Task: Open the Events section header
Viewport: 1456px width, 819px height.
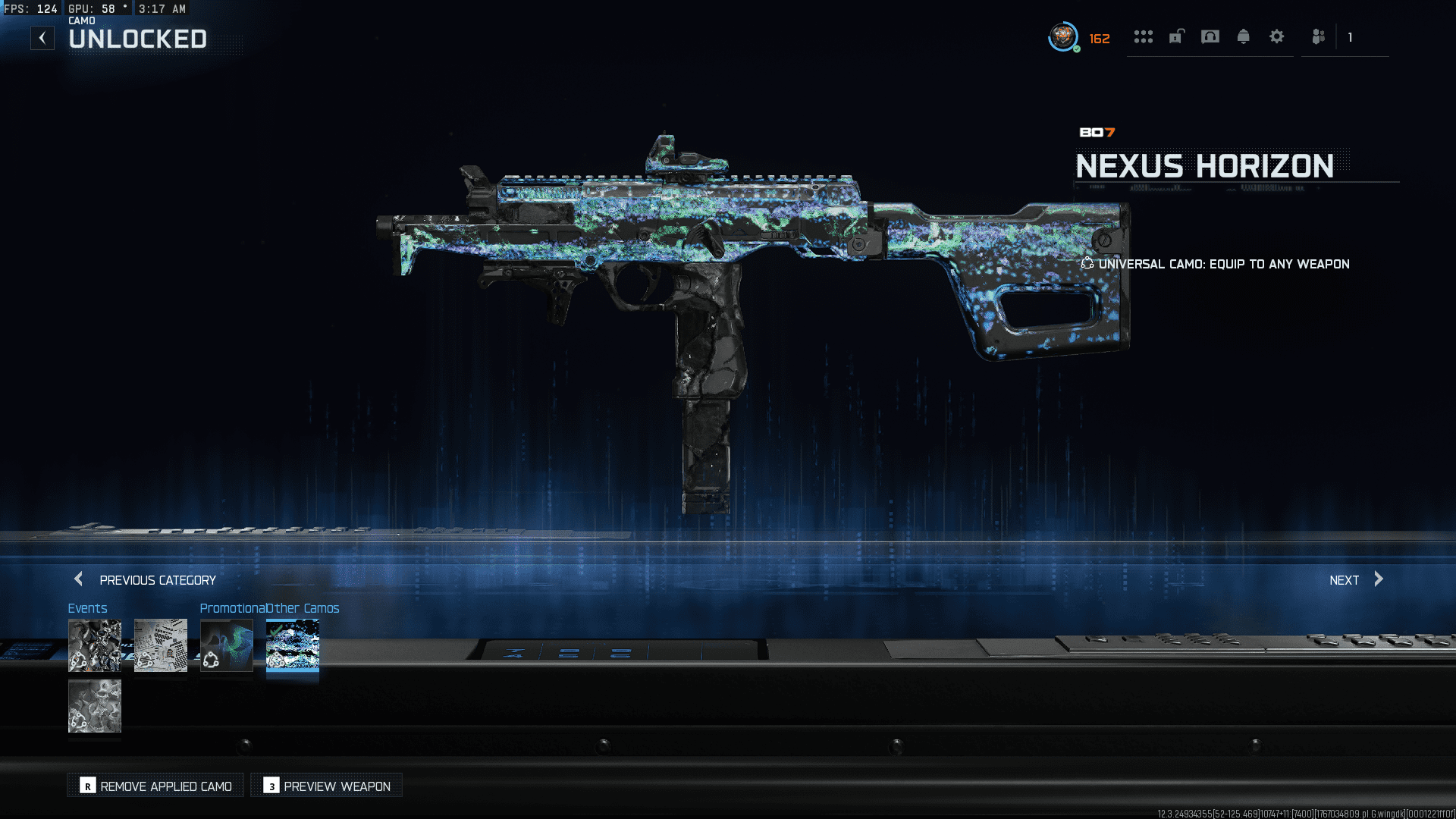Action: point(88,607)
